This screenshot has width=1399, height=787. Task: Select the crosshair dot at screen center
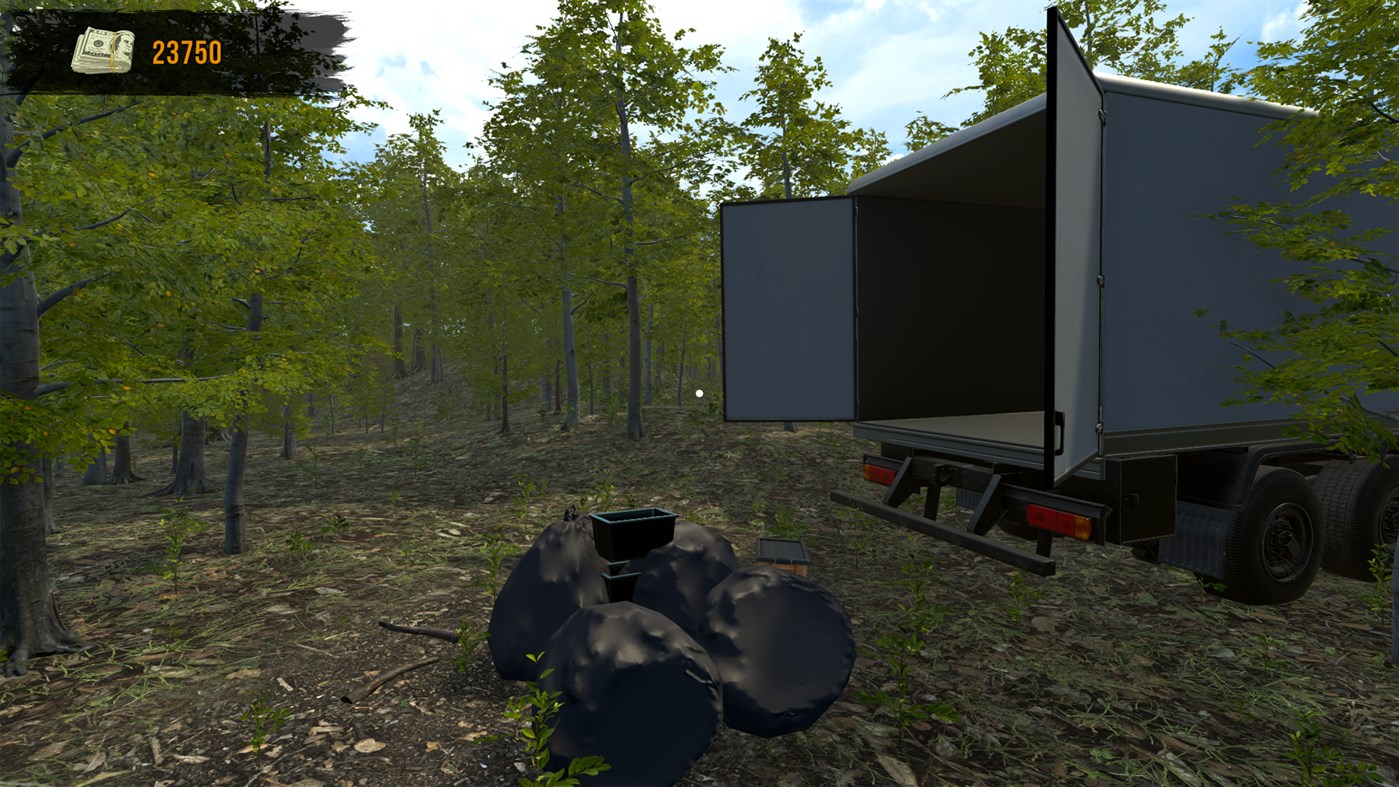[x=697, y=391]
